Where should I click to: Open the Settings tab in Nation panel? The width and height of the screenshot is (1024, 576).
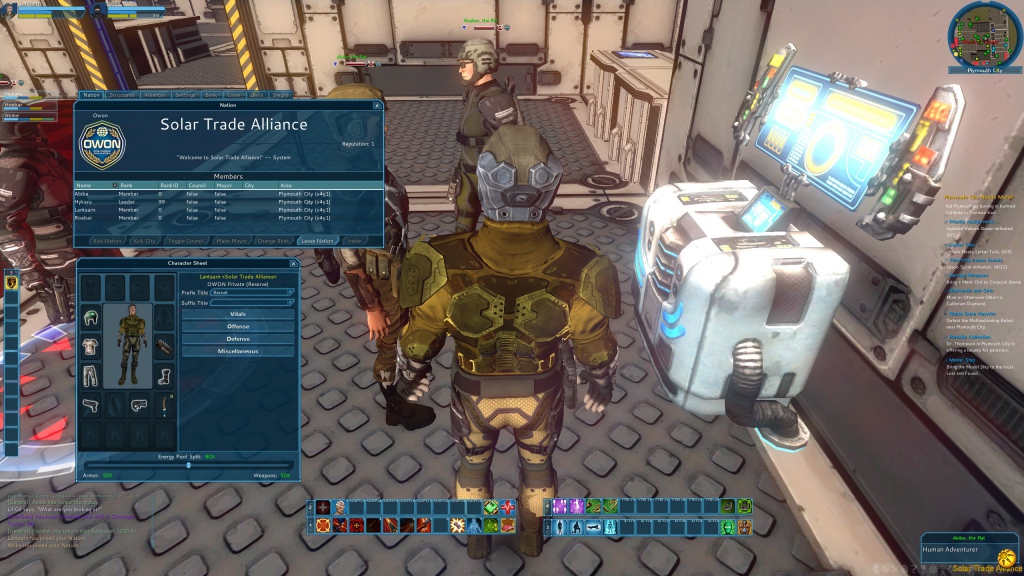click(185, 95)
